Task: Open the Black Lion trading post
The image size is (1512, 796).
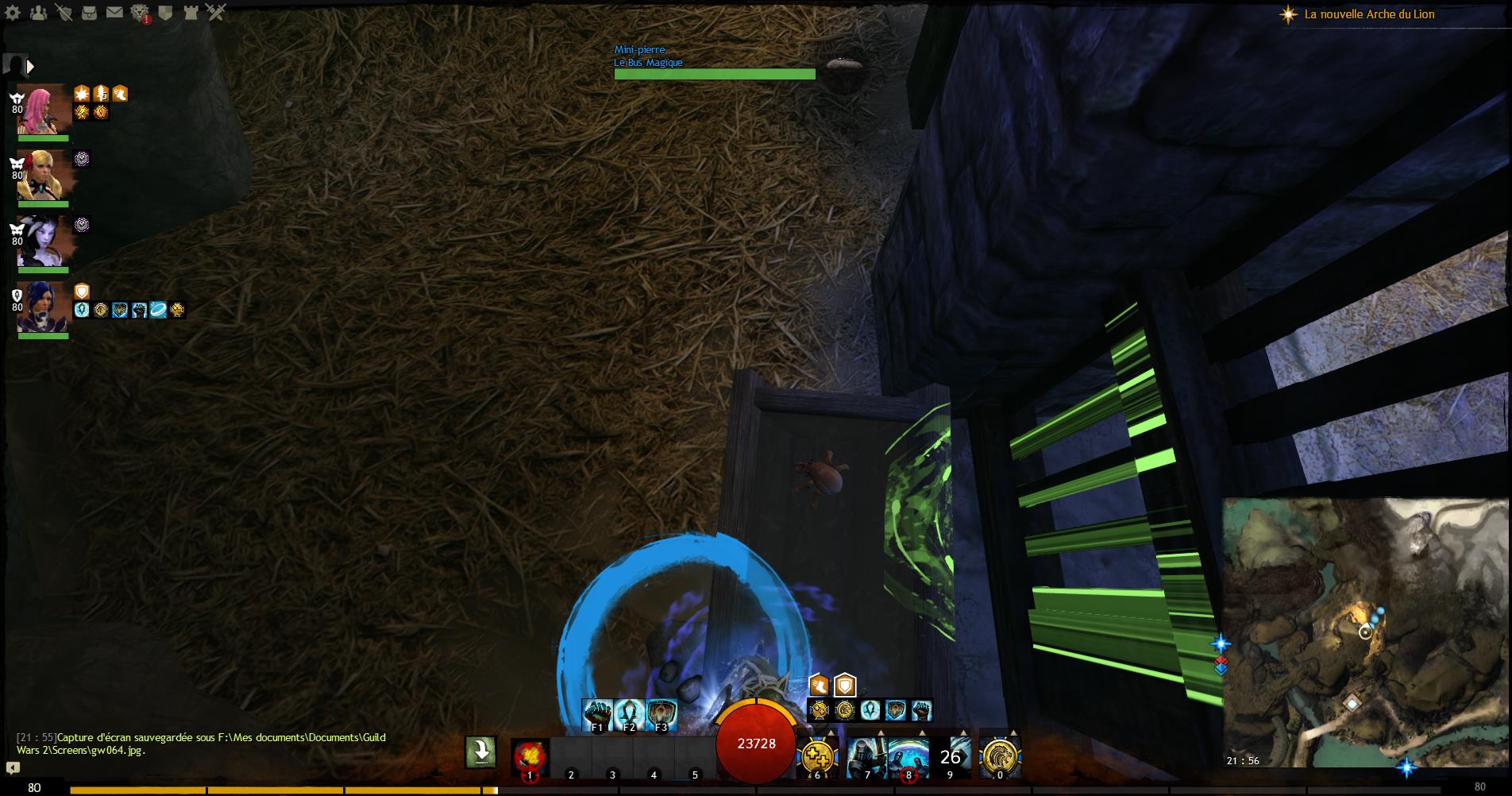Action: coord(140,13)
